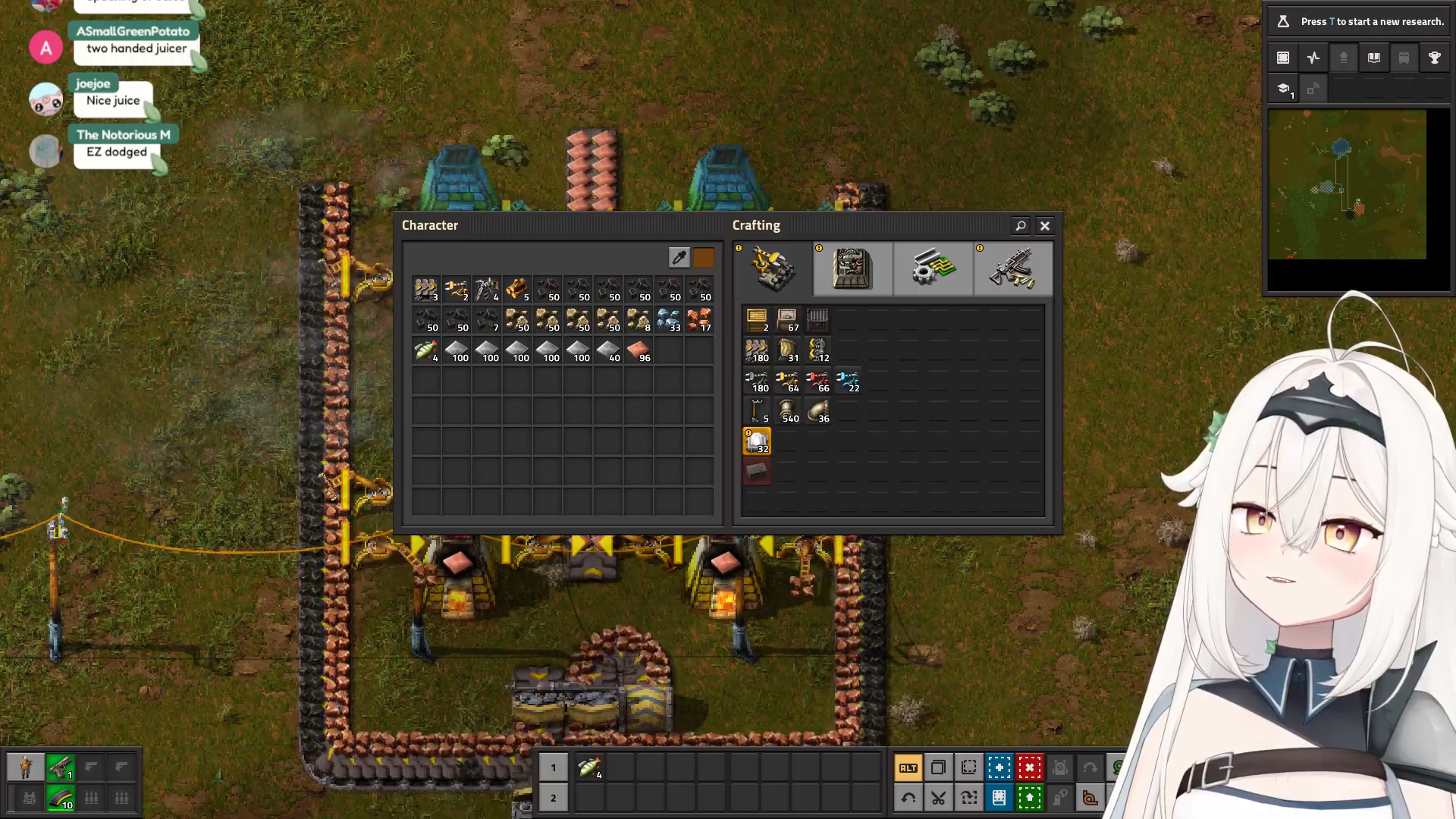Image resolution: width=1456 pixels, height=819 pixels.
Task: Close the Character crafting window
Action: pos(1045,226)
